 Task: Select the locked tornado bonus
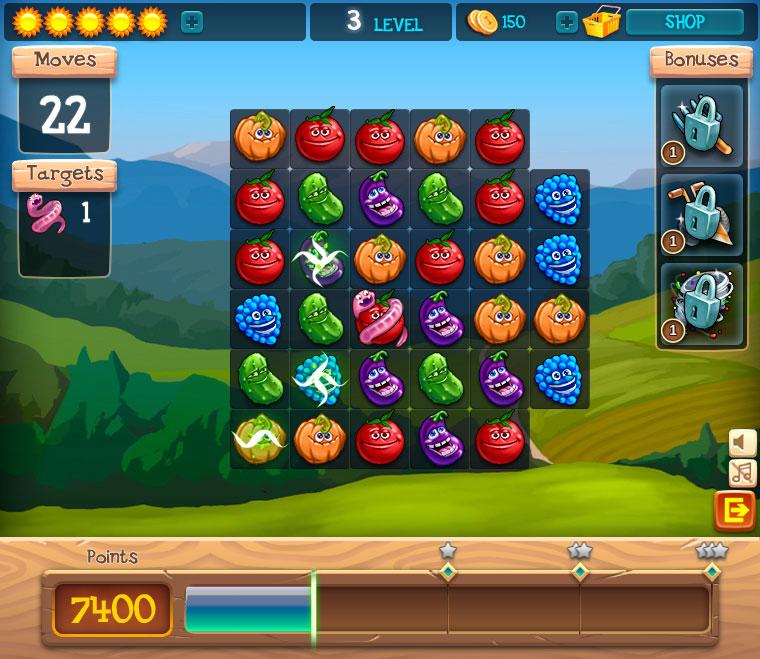point(701,304)
